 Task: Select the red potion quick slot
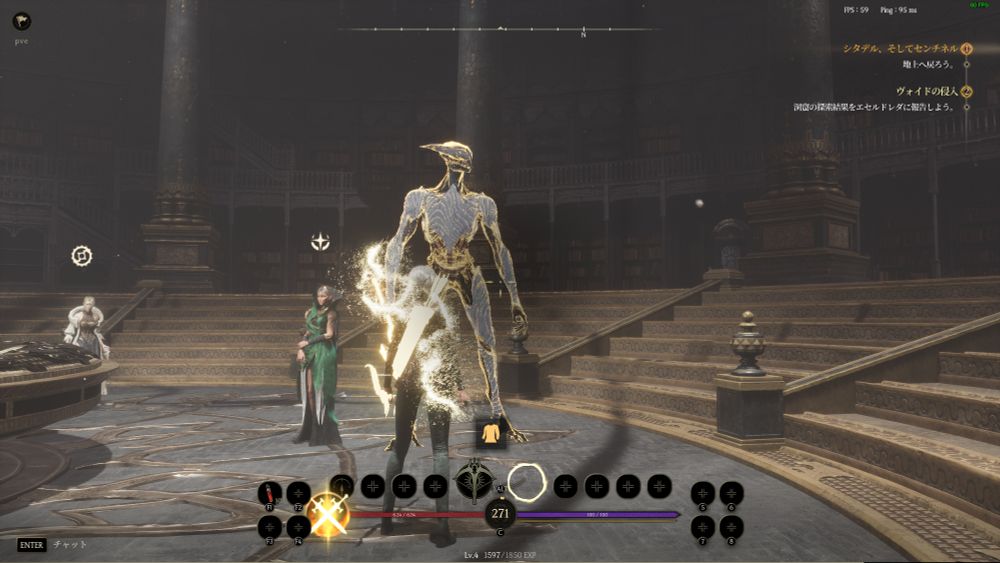[x=269, y=493]
